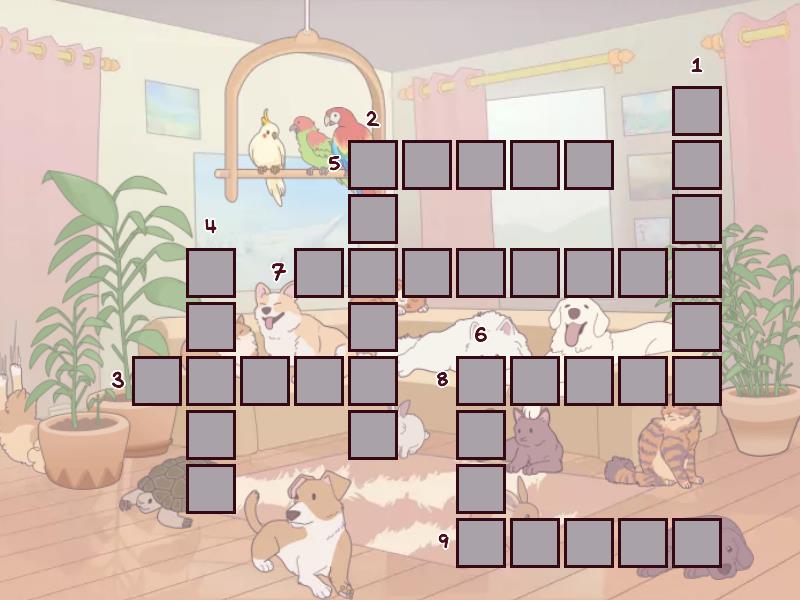Choose the square where words 2 and 7 cross
Viewport: 800px width, 600px height.
coord(373,273)
